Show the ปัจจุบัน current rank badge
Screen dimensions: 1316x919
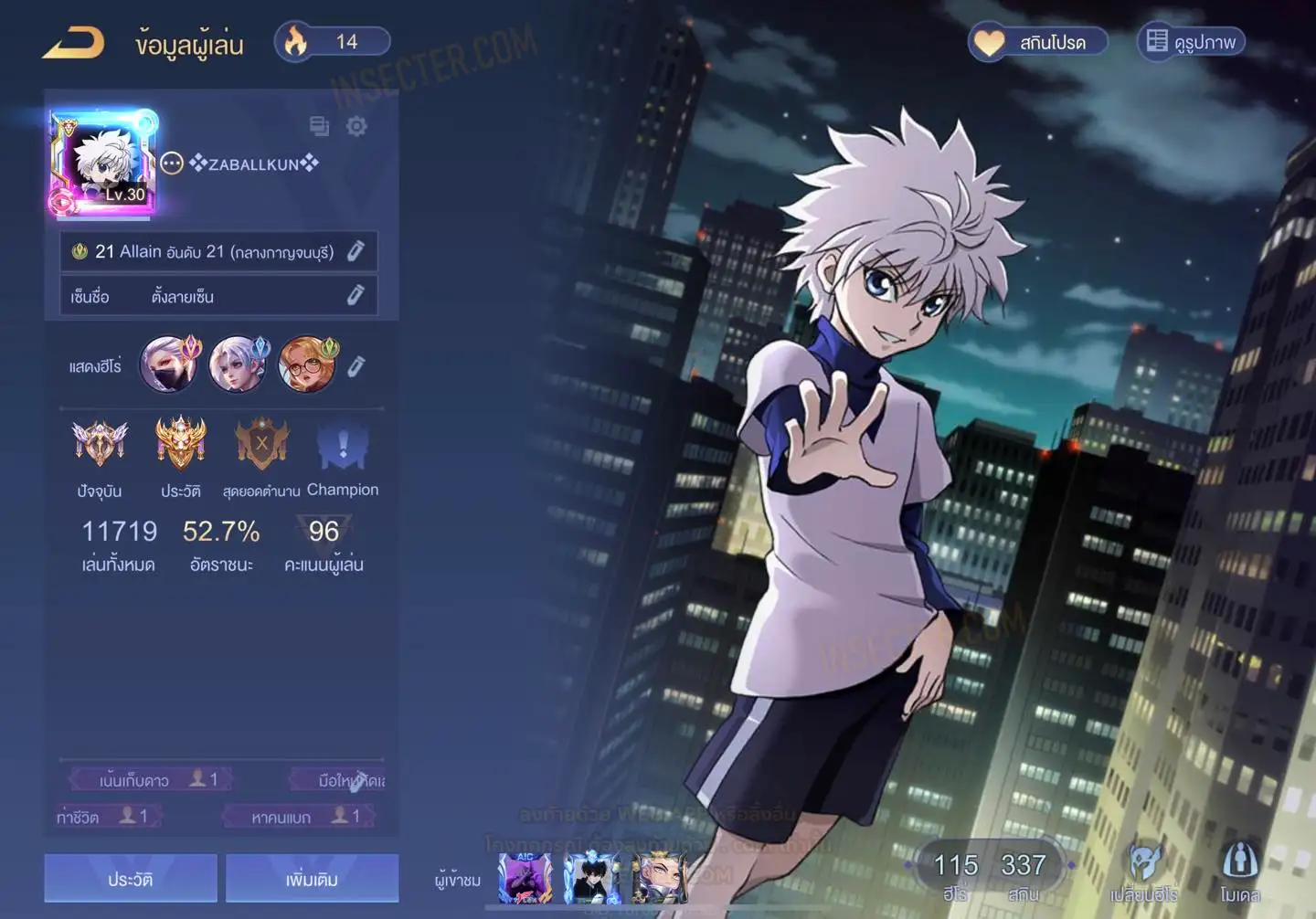(x=100, y=445)
